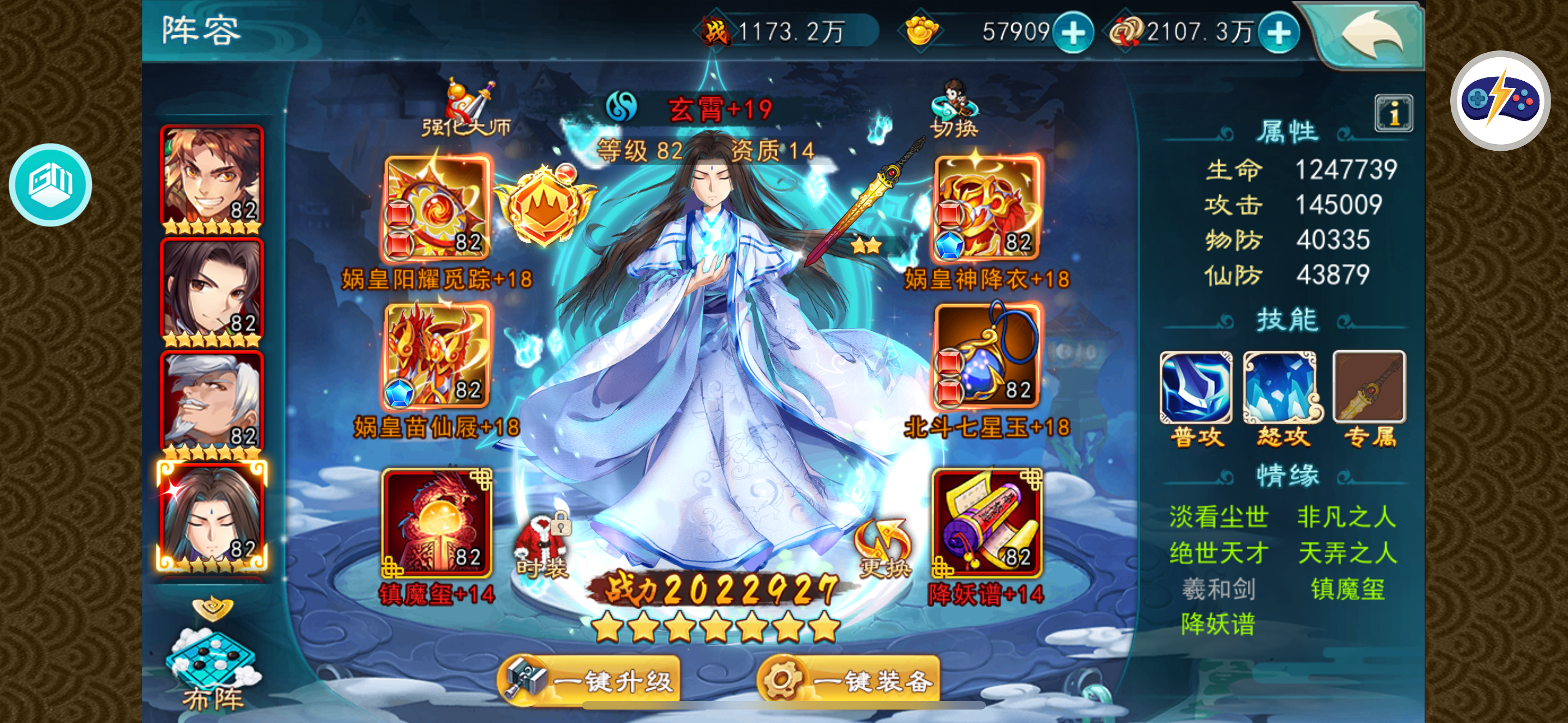The width and height of the screenshot is (1568, 723).
Task: Add more gold ingots with plus button
Action: 1073,33
